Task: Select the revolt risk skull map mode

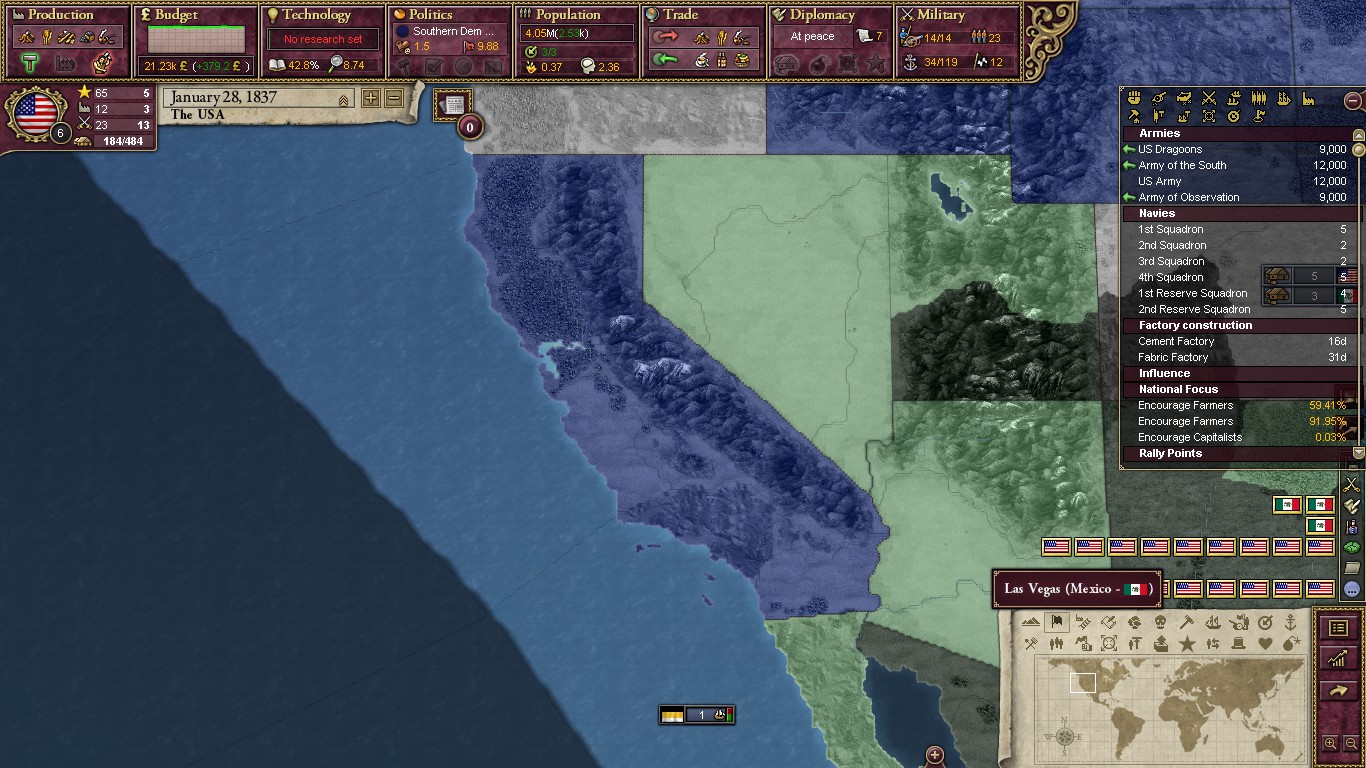Action: (x=1160, y=621)
